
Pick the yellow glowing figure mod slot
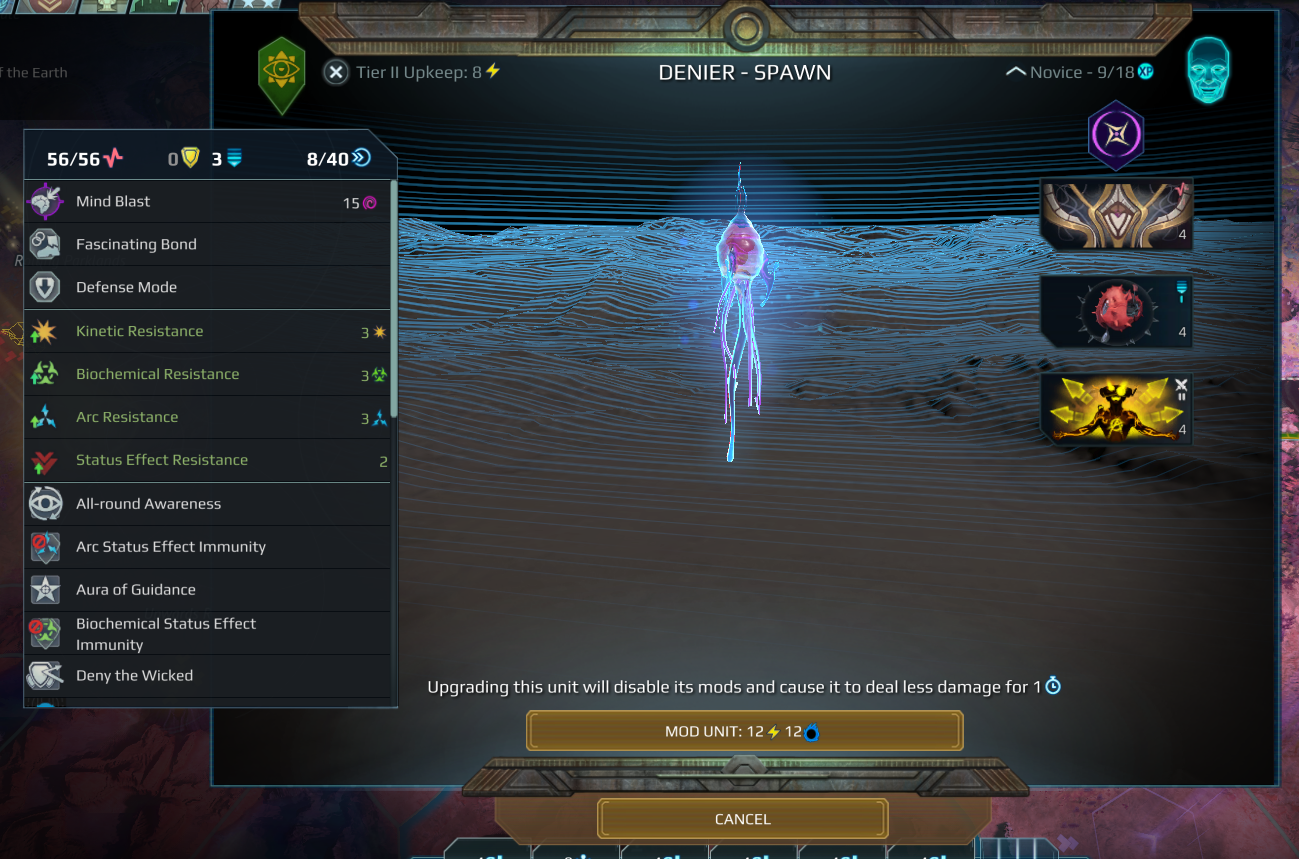point(1116,408)
